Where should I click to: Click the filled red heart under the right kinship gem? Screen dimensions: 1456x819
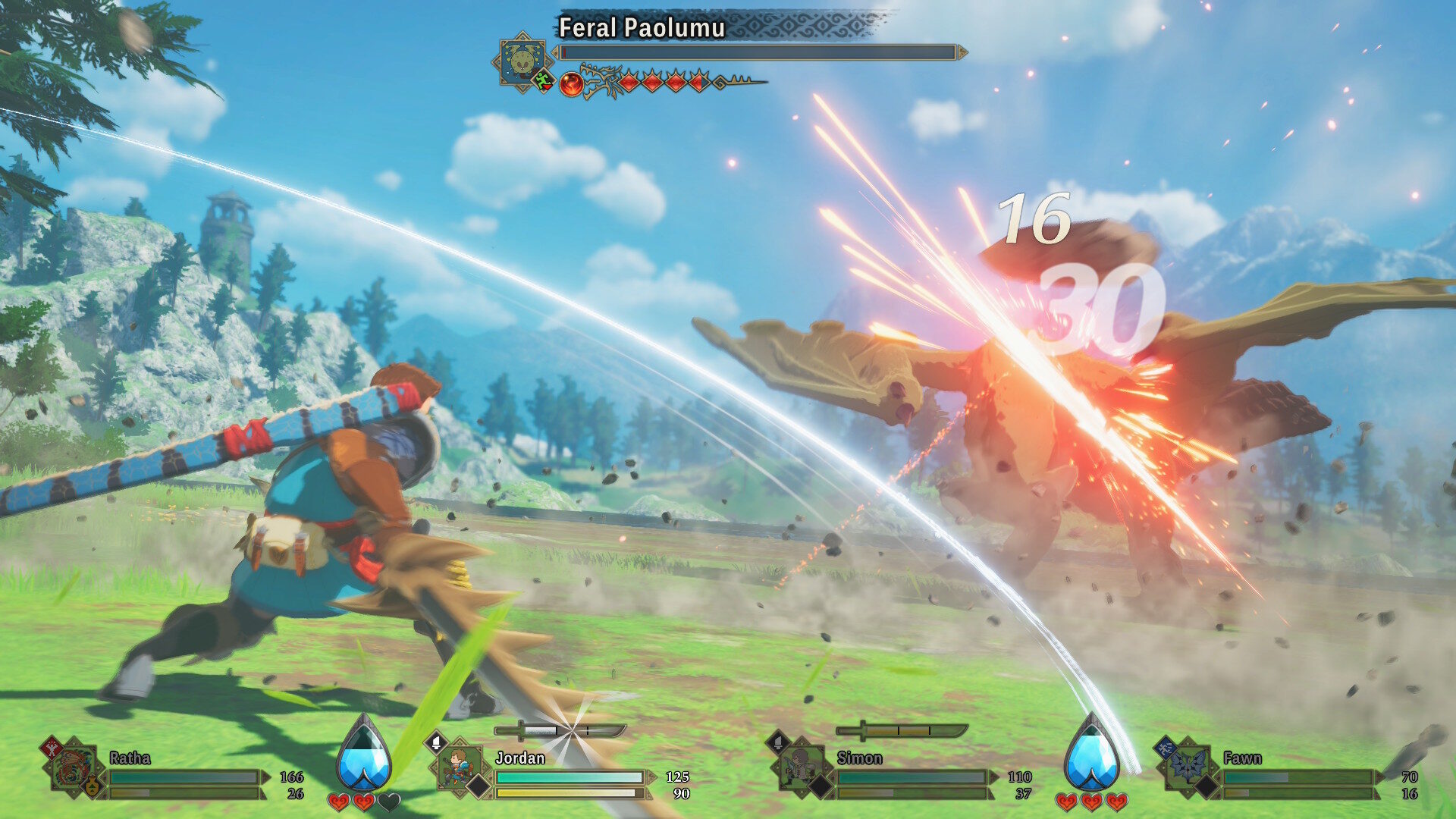1068,801
